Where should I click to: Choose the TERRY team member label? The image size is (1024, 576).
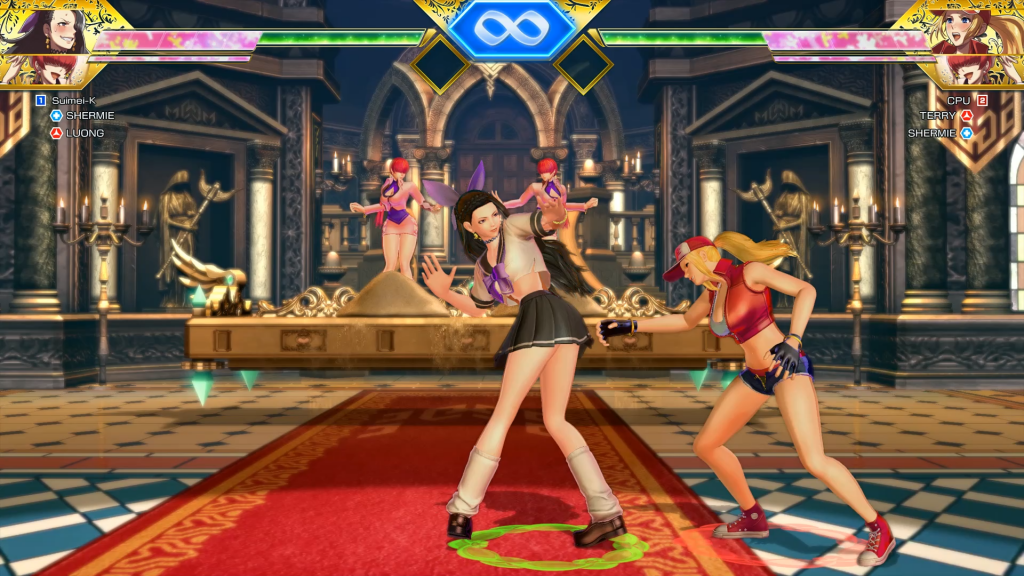point(939,116)
